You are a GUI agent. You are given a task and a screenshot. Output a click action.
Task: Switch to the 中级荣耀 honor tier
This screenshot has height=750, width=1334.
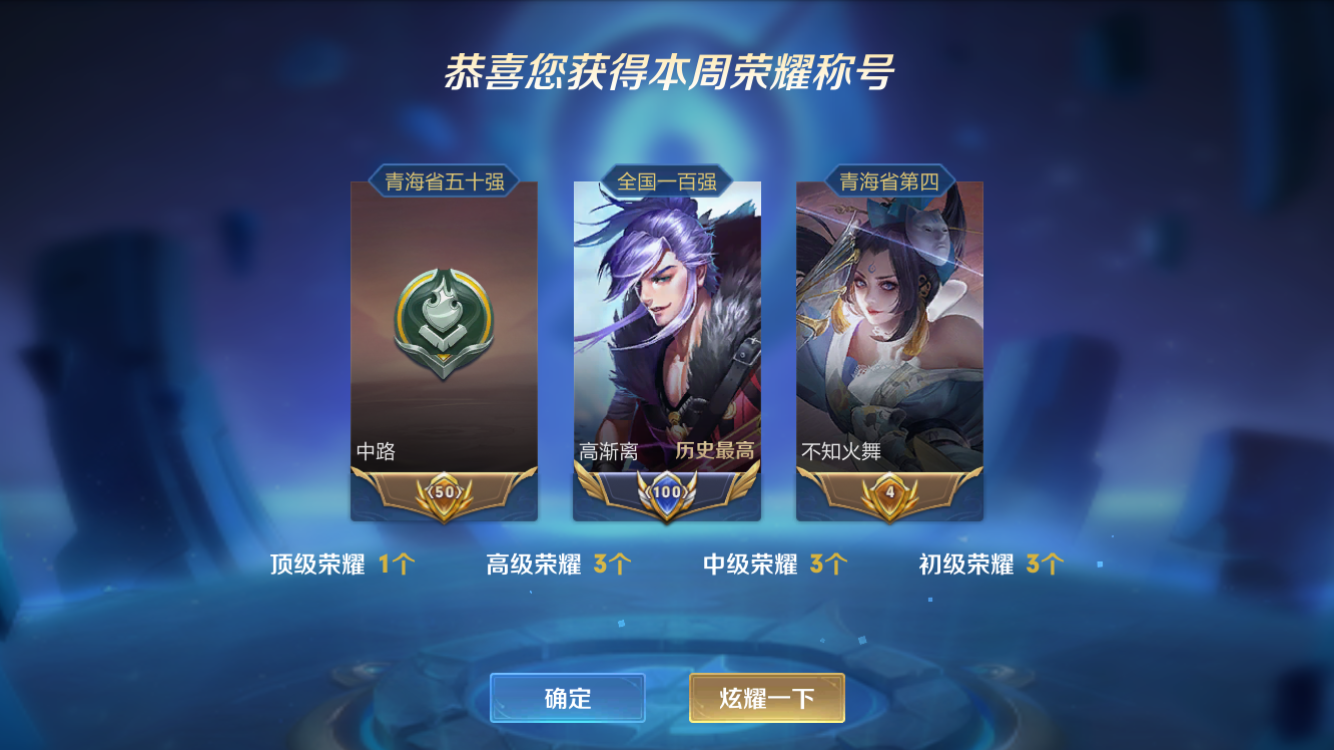click(x=773, y=562)
